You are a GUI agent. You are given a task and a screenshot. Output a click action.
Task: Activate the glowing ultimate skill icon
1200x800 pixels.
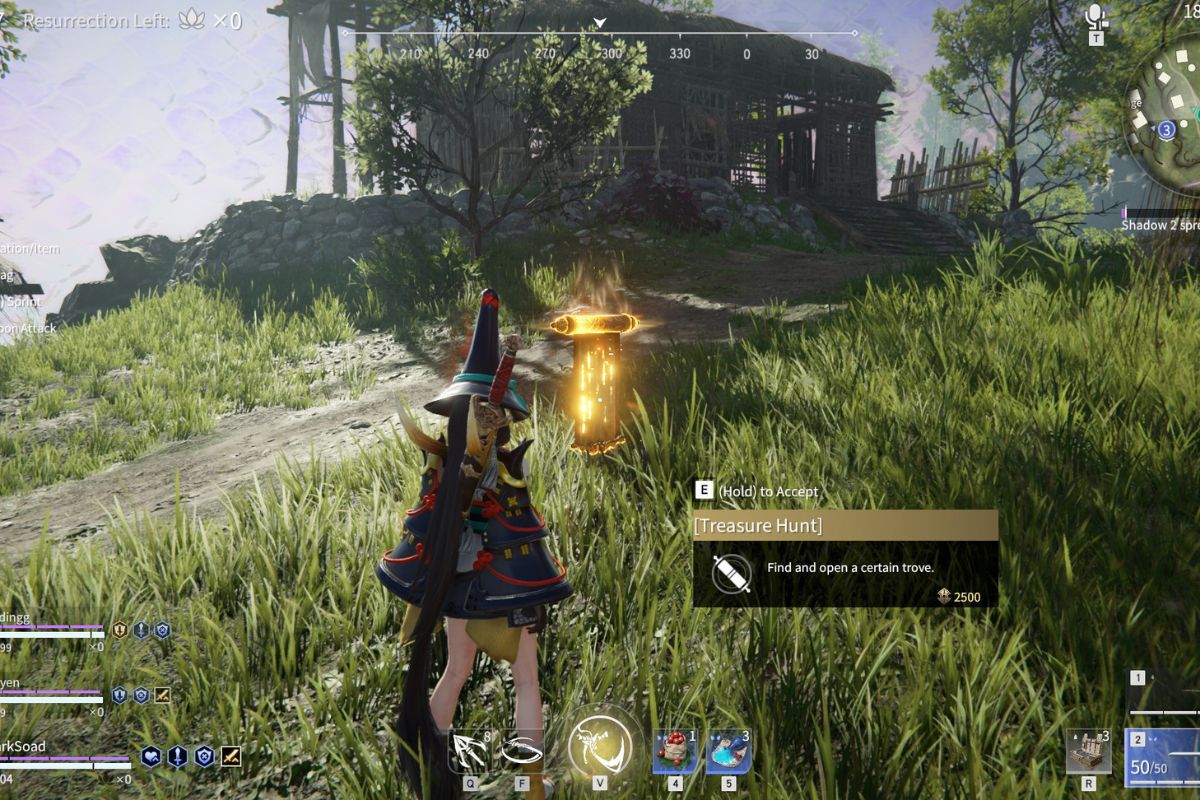(x=600, y=746)
